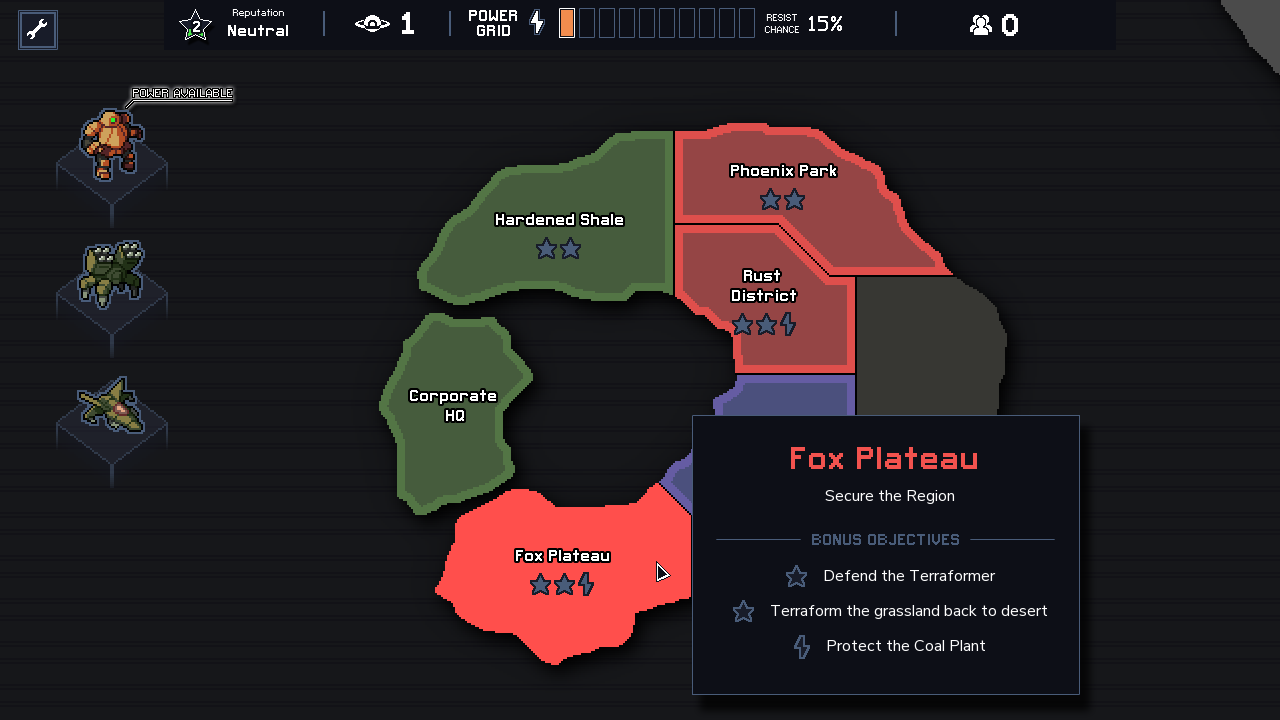
Task: Click the Secure the Region heading text
Action: (x=889, y=496)
